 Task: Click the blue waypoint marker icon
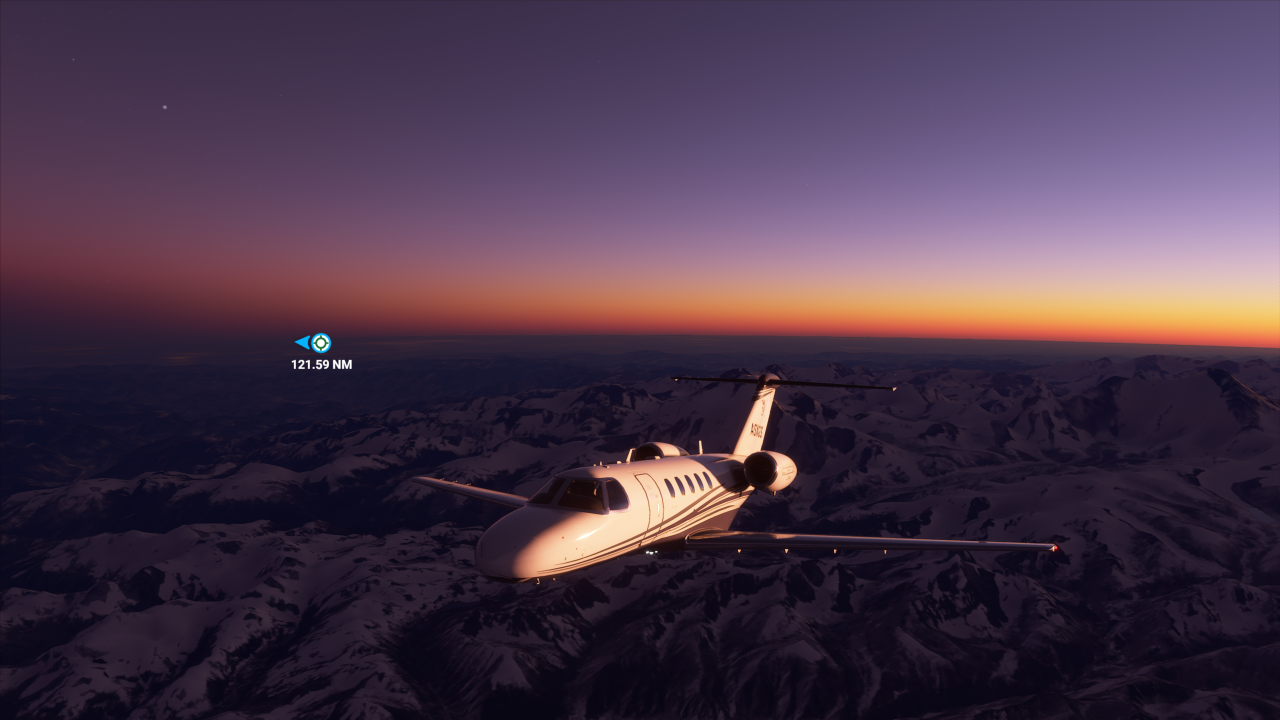coord(320,343)
